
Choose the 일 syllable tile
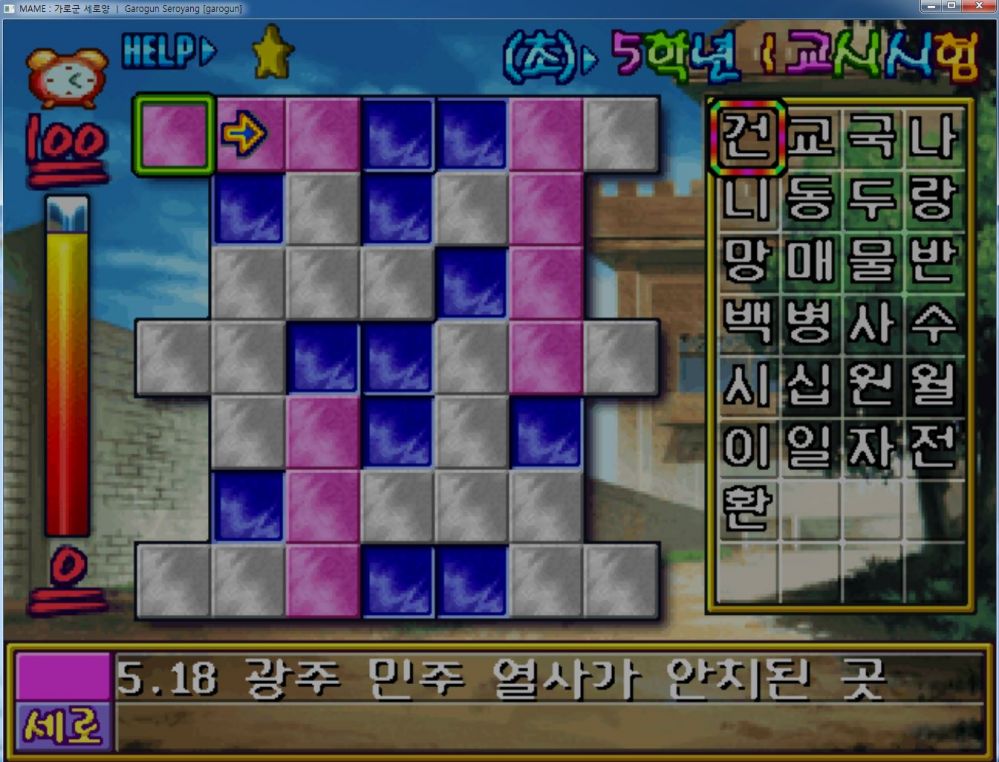pos(810,446)
